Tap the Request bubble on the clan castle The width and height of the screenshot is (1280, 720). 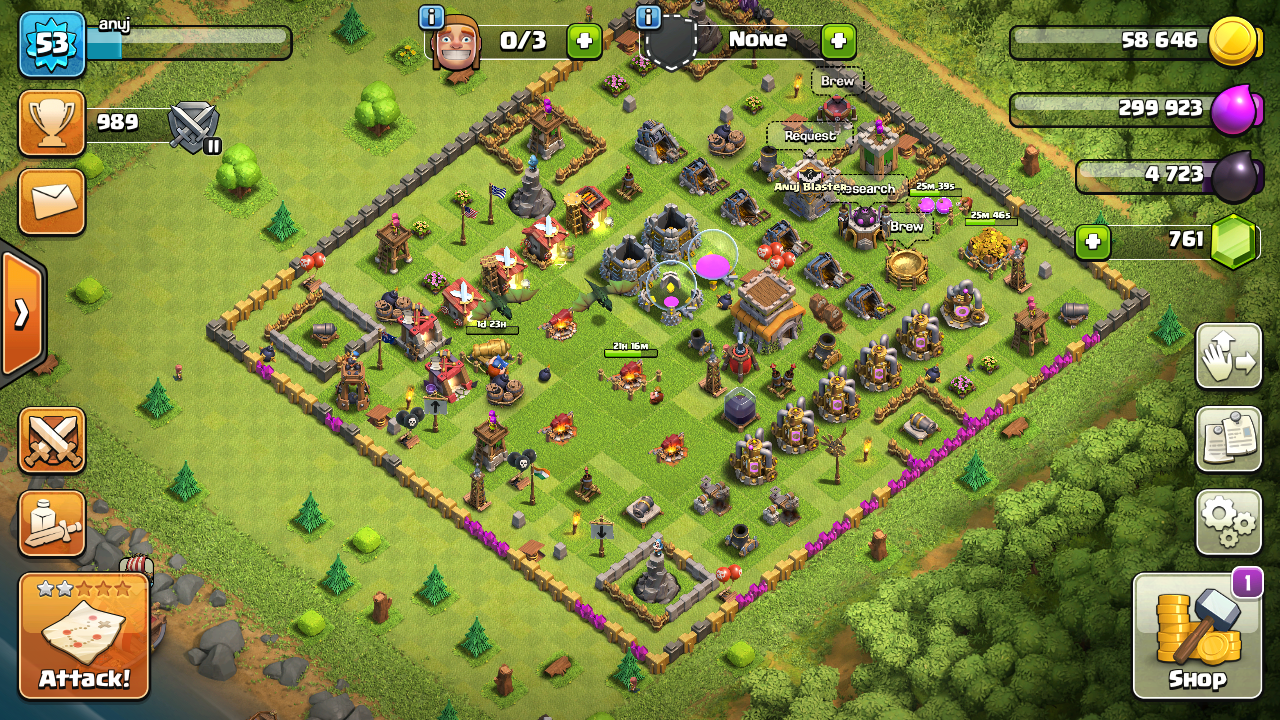[x=810, y=136]
